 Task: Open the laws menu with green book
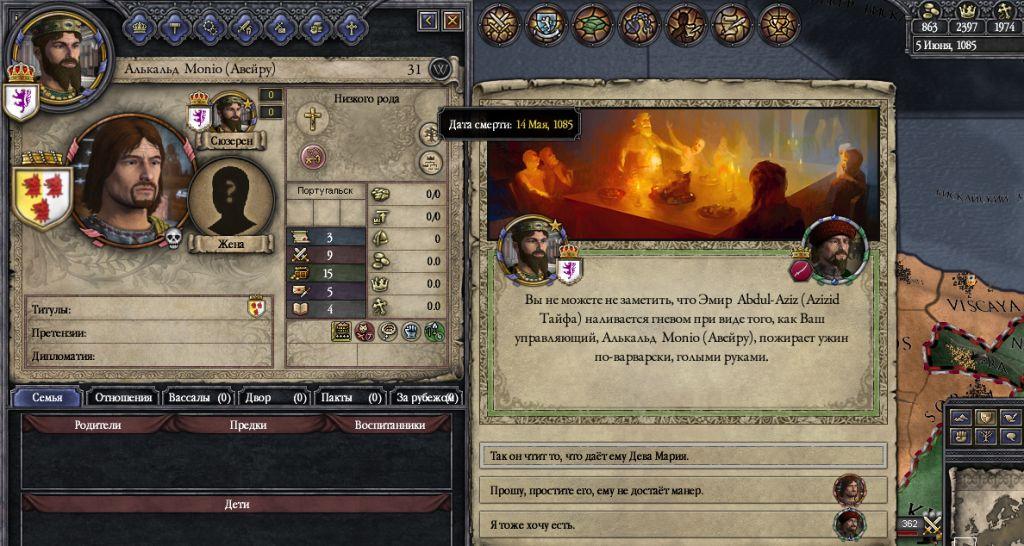592,24
